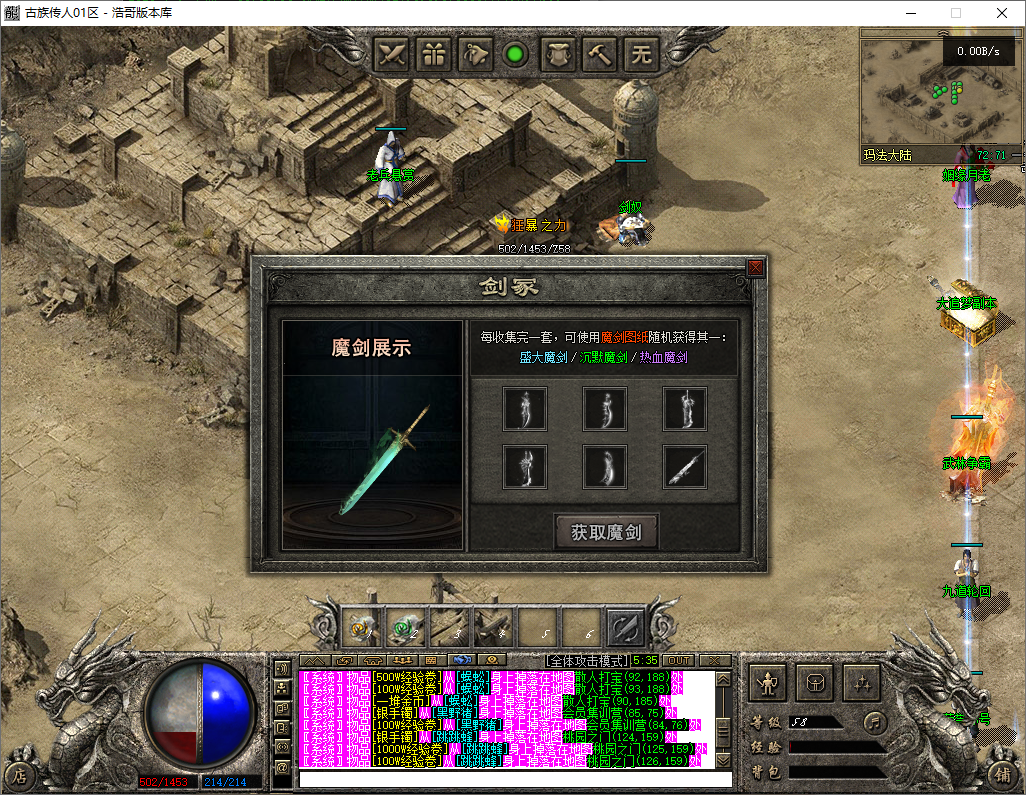
Task: Focus the chat text input field
Action: tap(515, 779)
